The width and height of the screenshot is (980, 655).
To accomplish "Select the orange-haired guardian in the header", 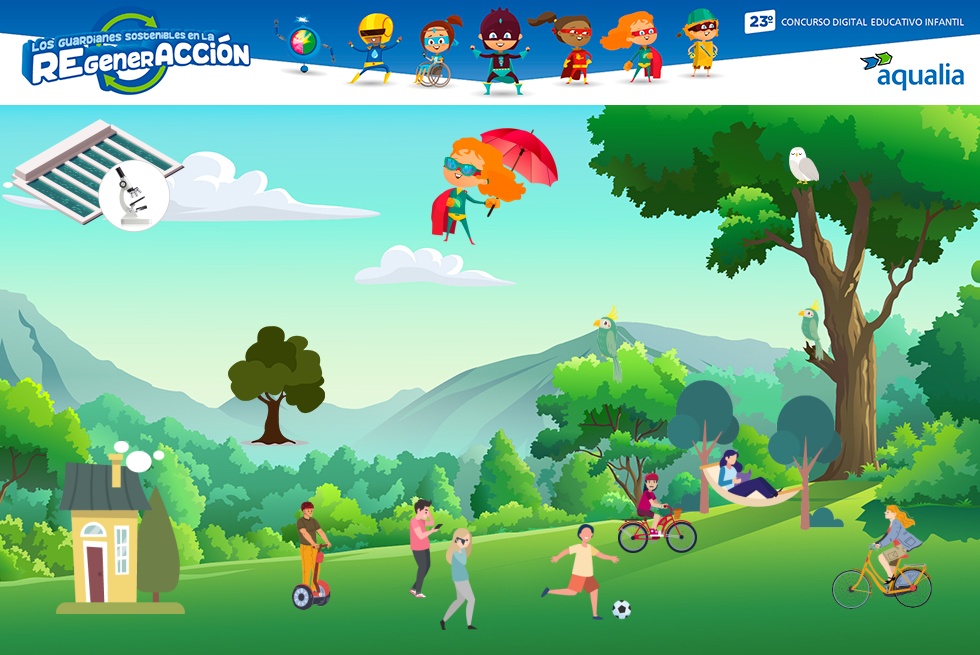I will click(x=634, y=47).
